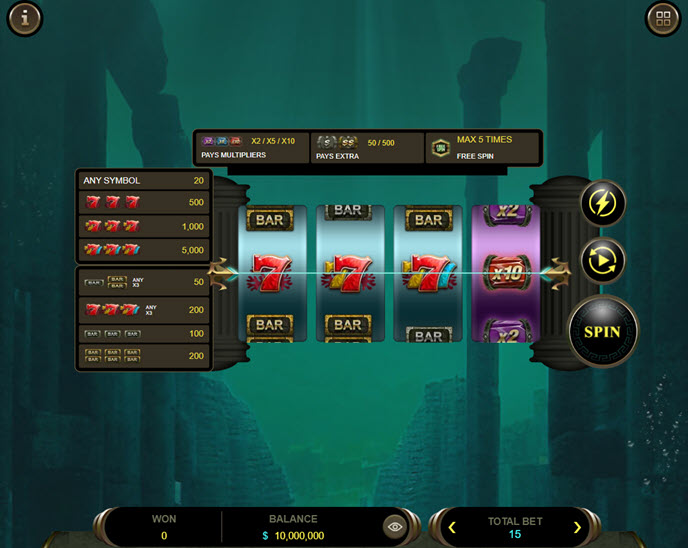
Task: Spin the slot reels
Action: click(x=602, y=331)
